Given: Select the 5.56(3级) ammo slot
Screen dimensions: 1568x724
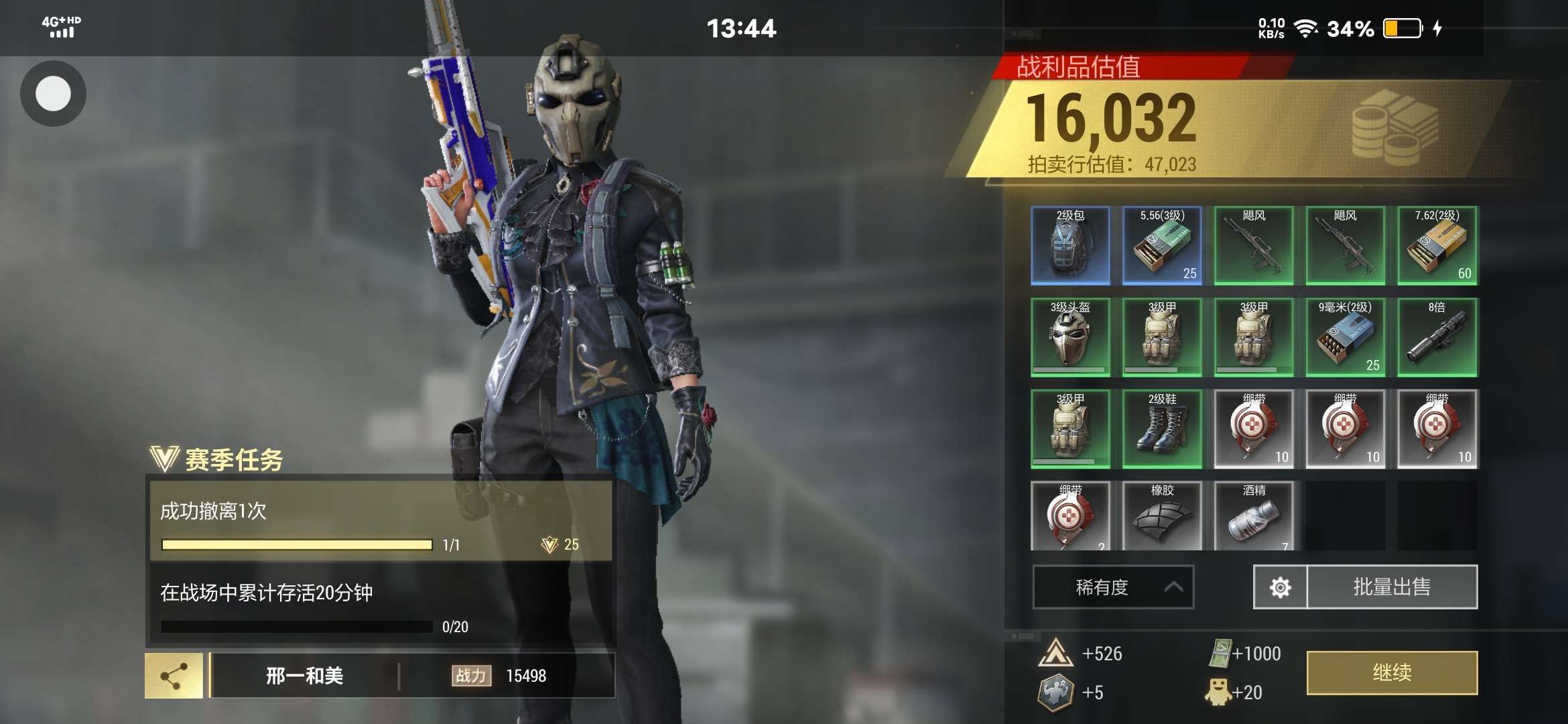Looking at the screenshot, I should [x=1162, y=245].
